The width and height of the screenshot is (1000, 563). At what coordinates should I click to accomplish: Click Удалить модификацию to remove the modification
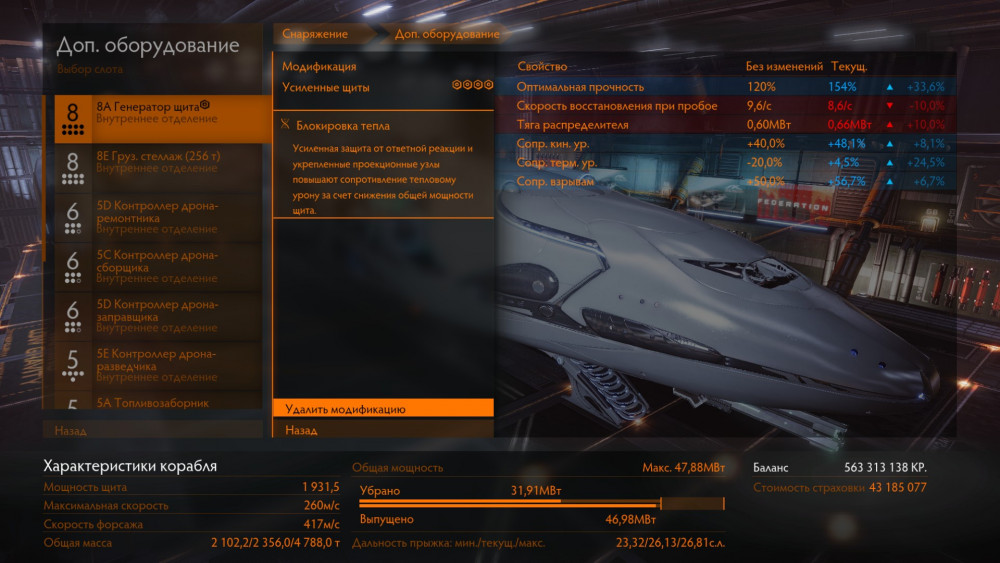[383, 409]
